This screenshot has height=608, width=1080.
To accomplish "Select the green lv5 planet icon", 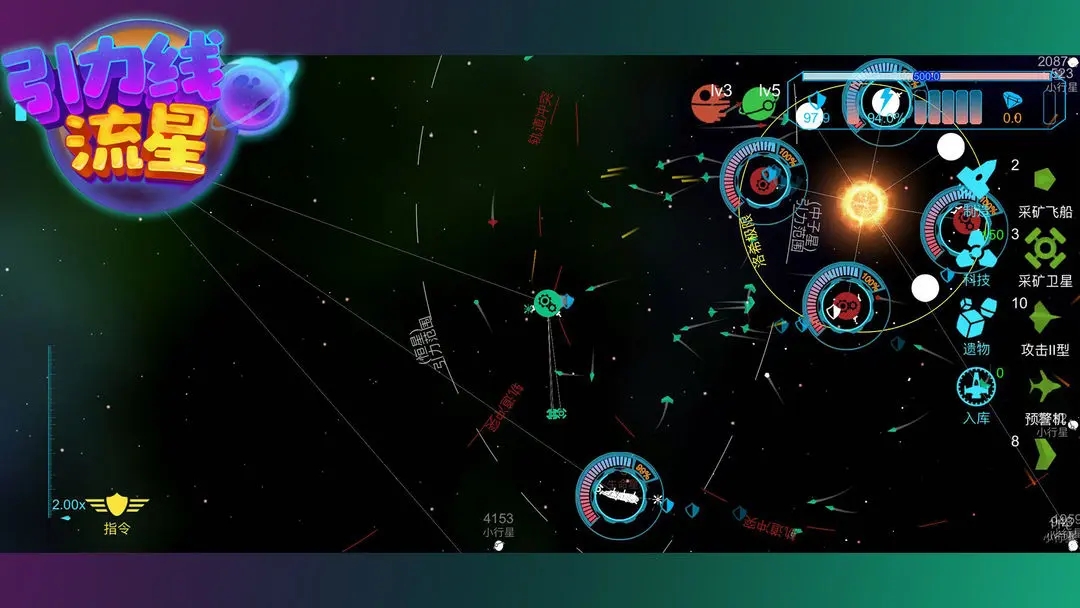I will coord(758,103).
